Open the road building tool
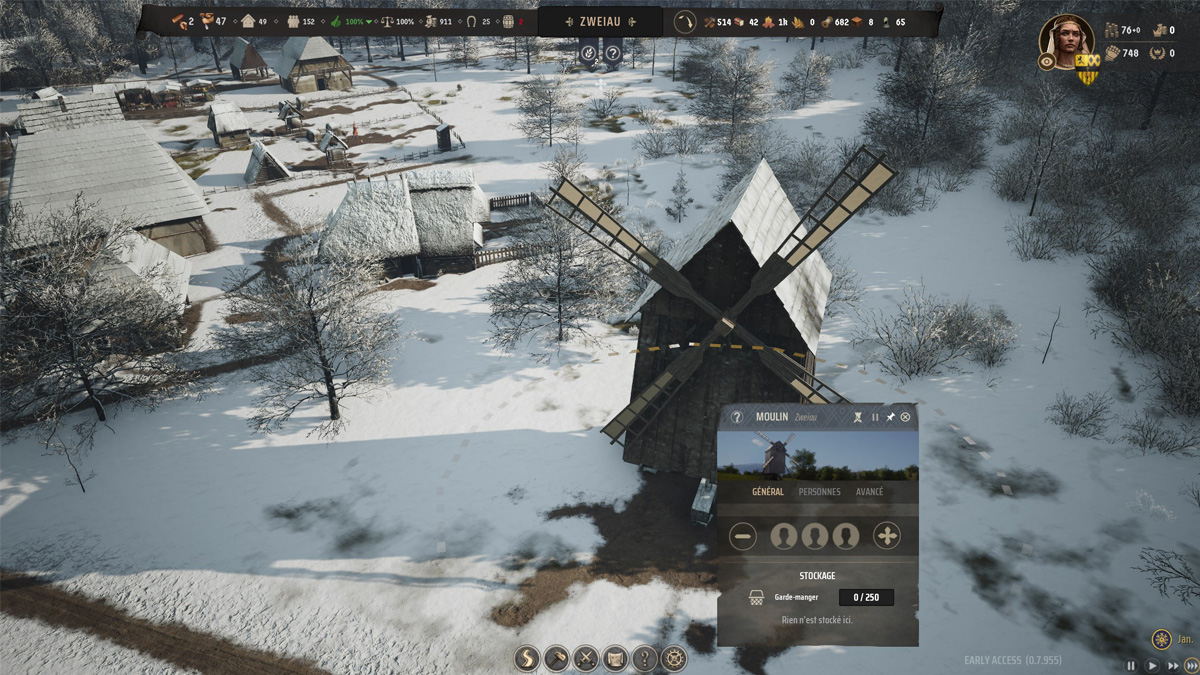The height and width of the screenshot is (675, 1200). click(x=527, y=658)
